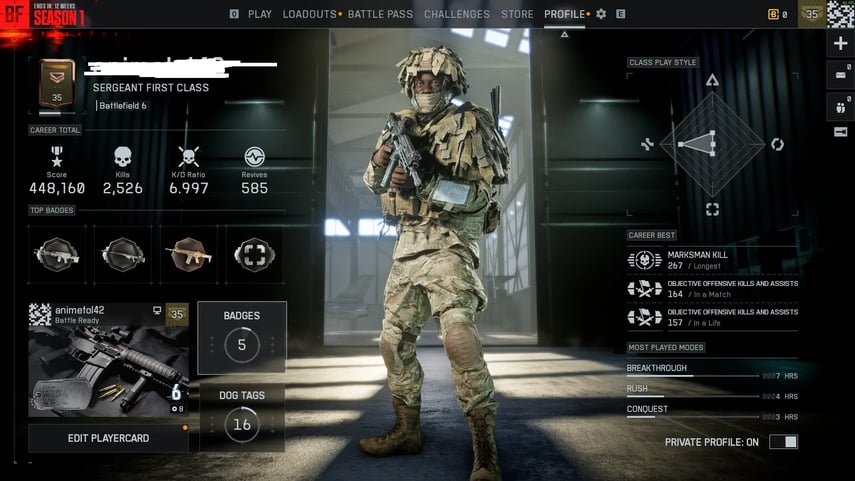Select the square-brackets top badge

point(253,254)
